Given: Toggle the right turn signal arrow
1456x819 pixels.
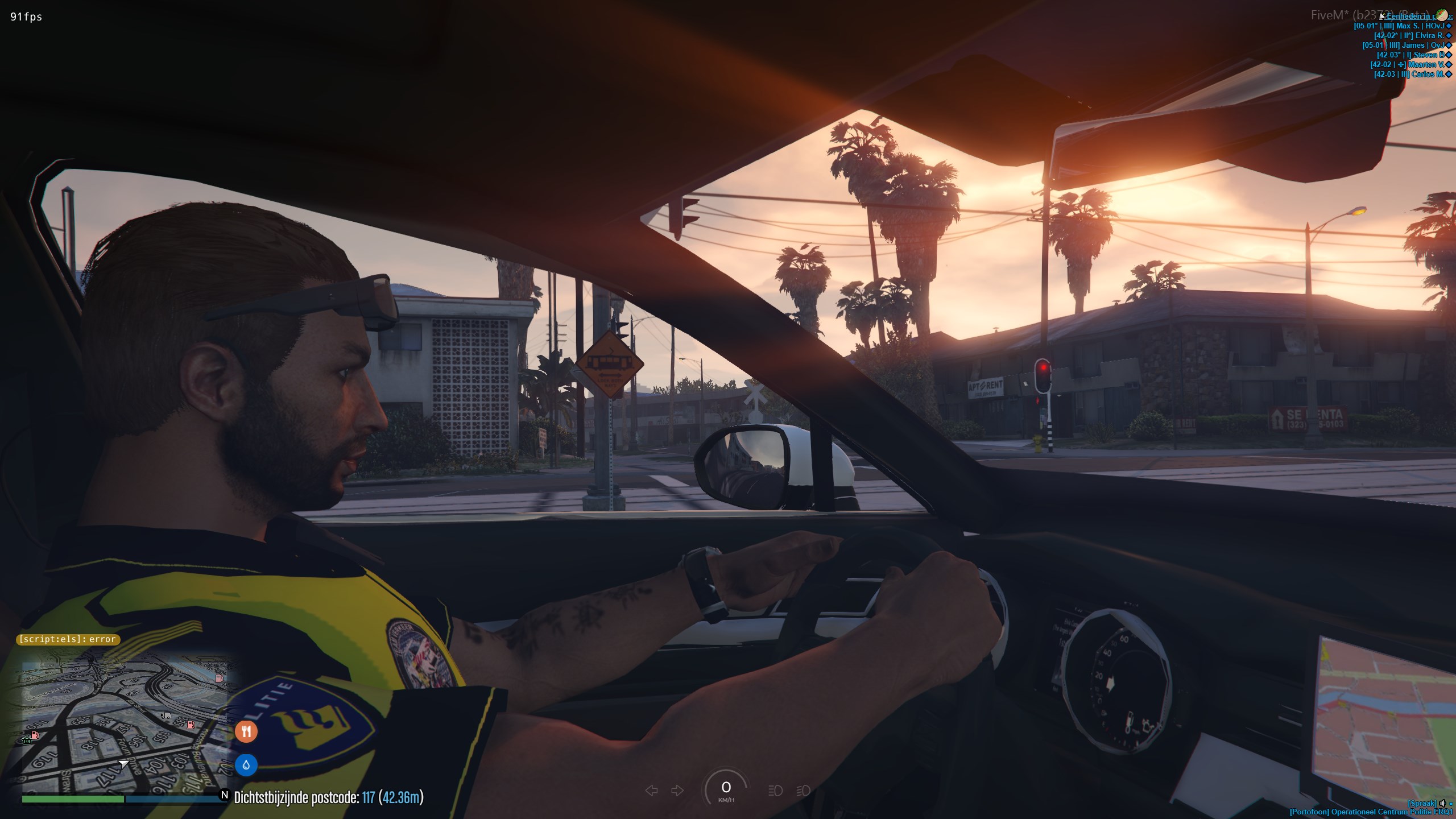Looking at the screenshot, I should tap(677, 791).
